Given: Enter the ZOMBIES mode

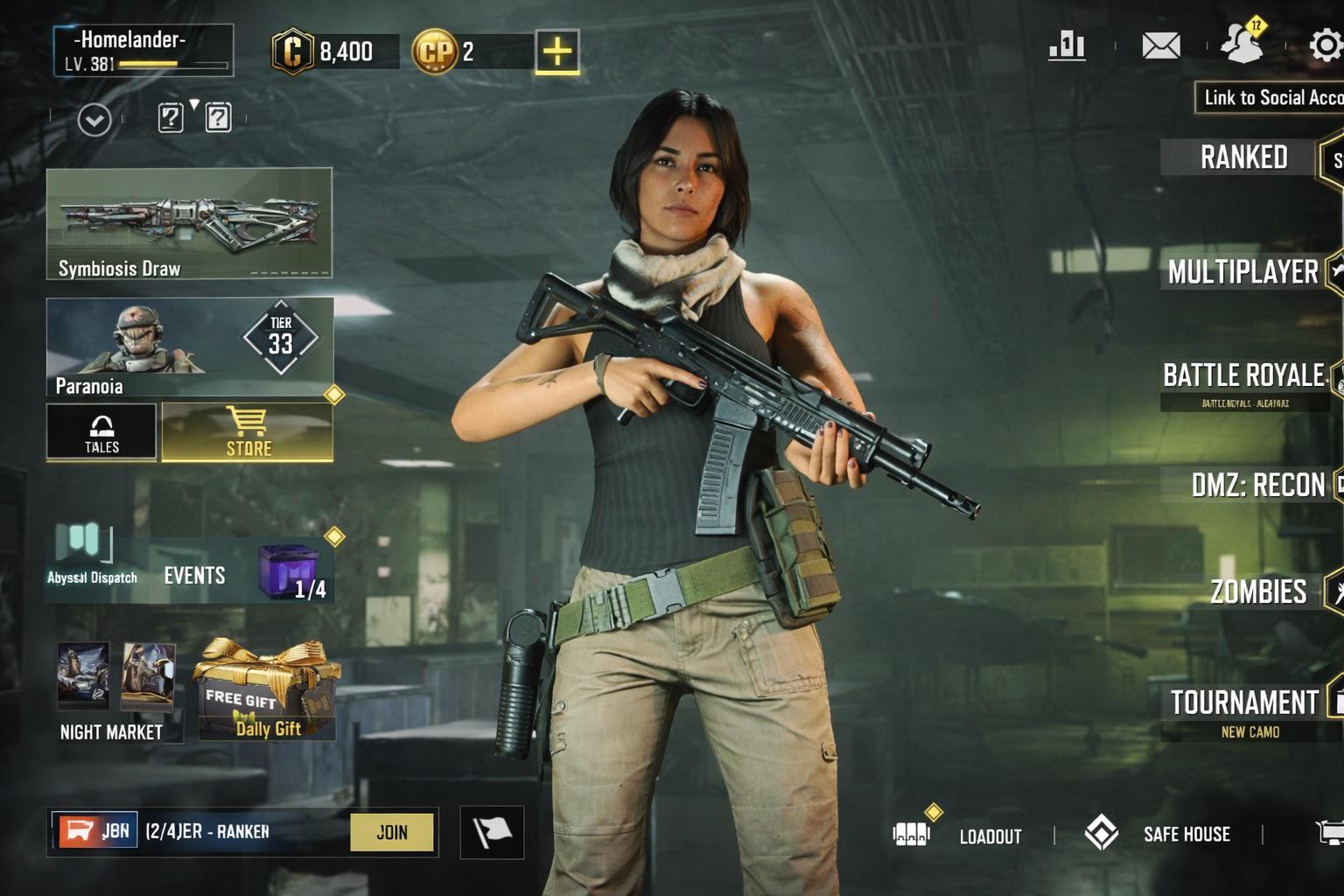Looking at the screenshot, I should (1257, 592).
